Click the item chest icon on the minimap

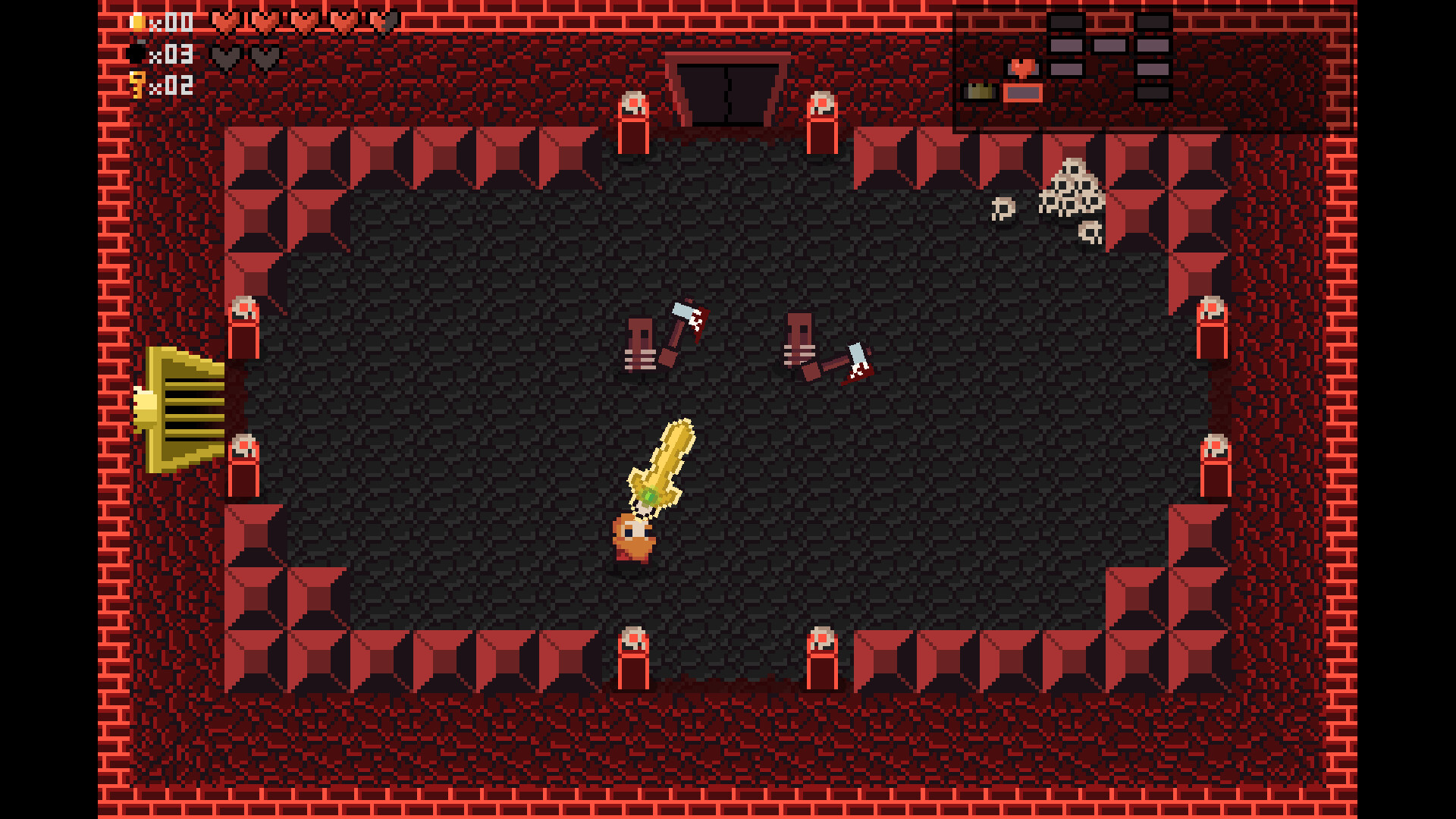click(x=980, y=91)
